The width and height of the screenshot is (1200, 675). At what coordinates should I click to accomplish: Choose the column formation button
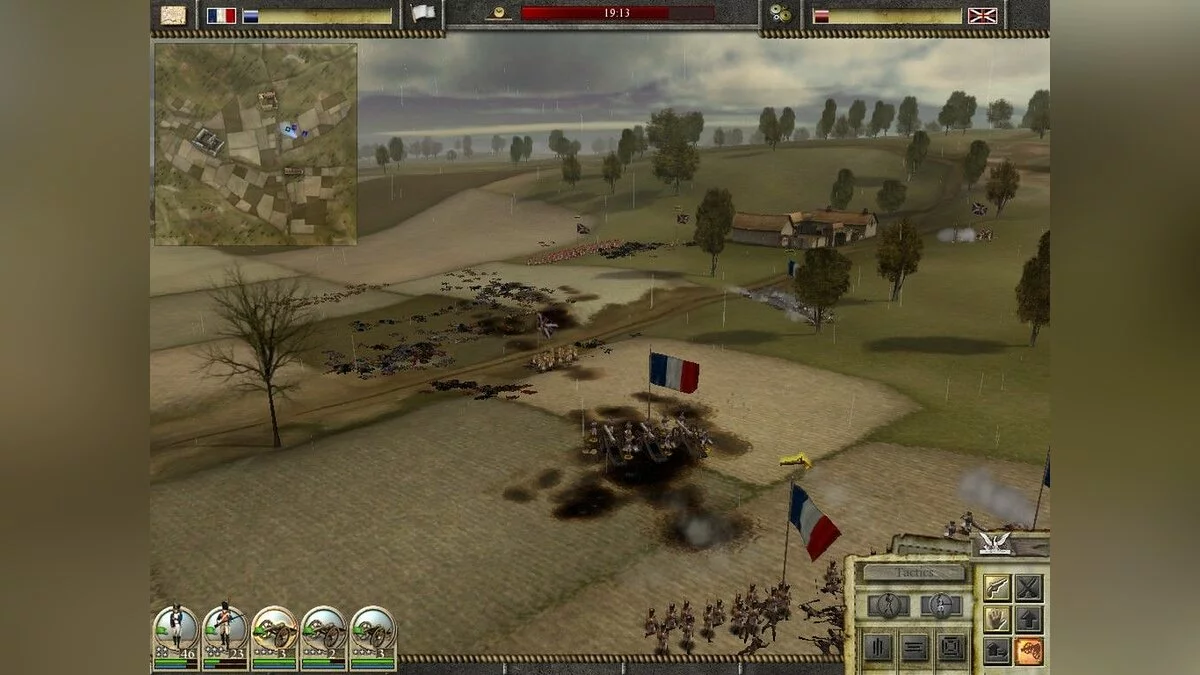(x=876, y=647)
